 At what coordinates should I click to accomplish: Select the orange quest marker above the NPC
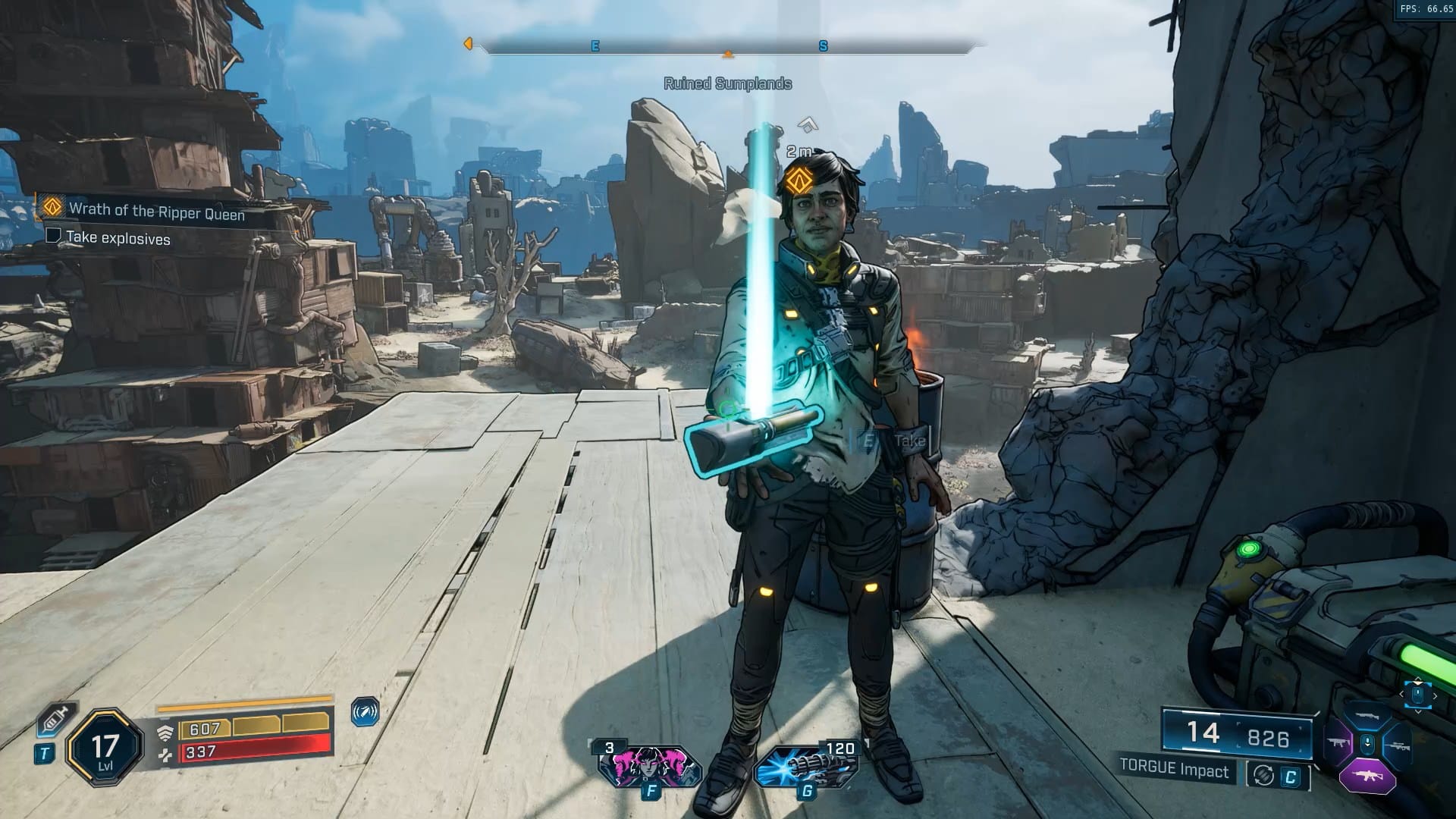coord(795,180)
